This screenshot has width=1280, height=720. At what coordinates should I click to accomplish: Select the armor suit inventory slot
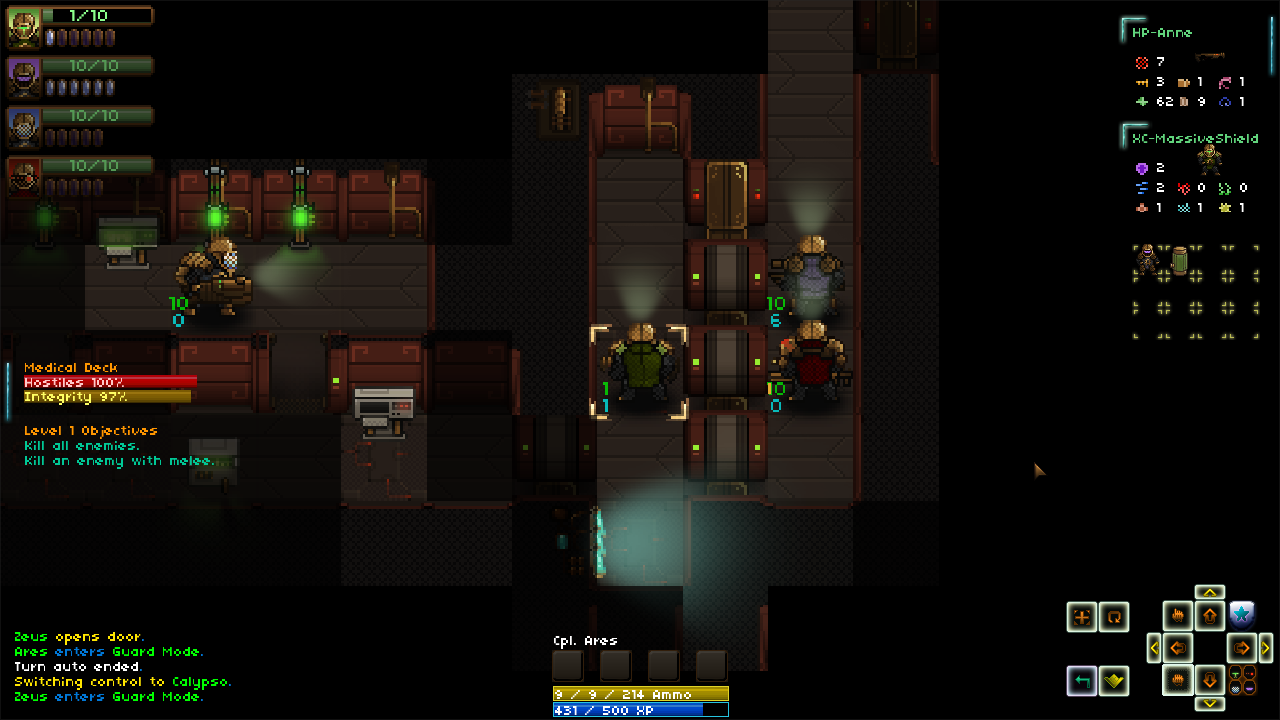[1147, 259]
